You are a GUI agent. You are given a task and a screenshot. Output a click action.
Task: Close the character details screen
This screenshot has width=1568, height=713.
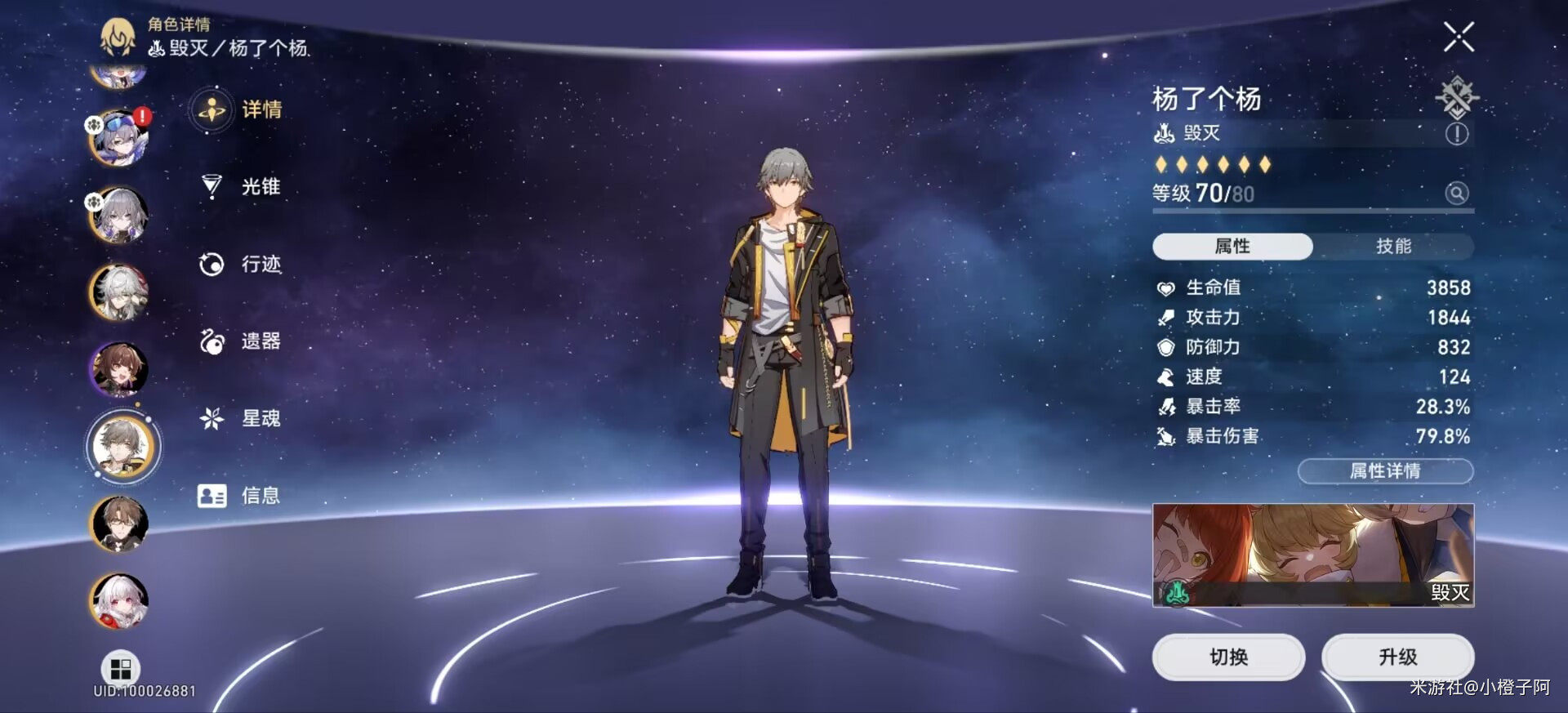[x=1459, y=37]
